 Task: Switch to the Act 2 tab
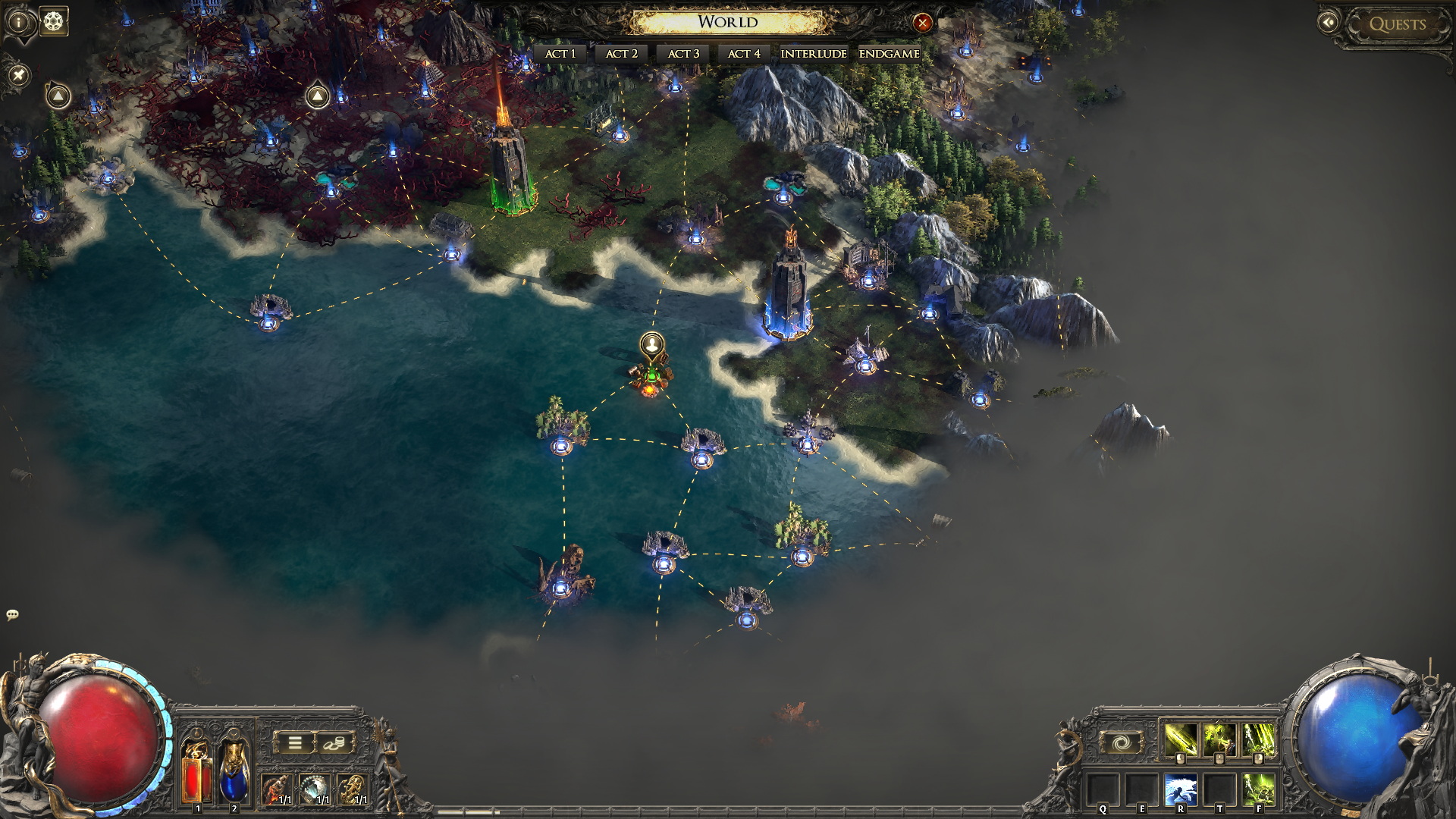click(x=622, y=54)
